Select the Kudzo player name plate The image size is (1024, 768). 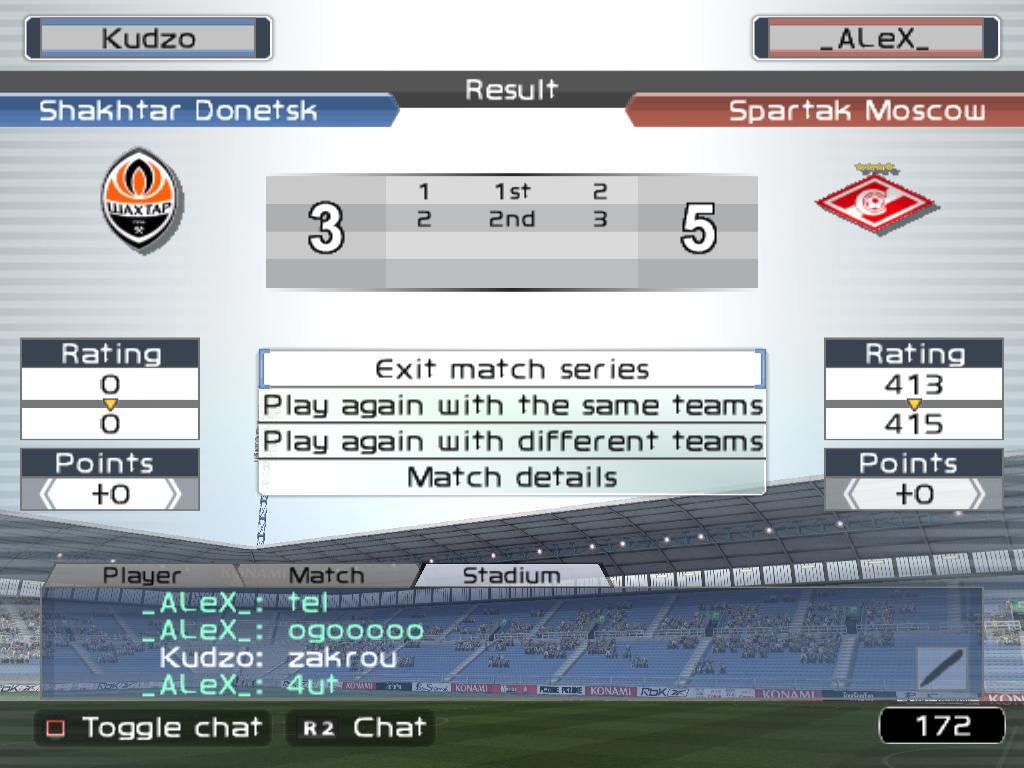point(148,39)
